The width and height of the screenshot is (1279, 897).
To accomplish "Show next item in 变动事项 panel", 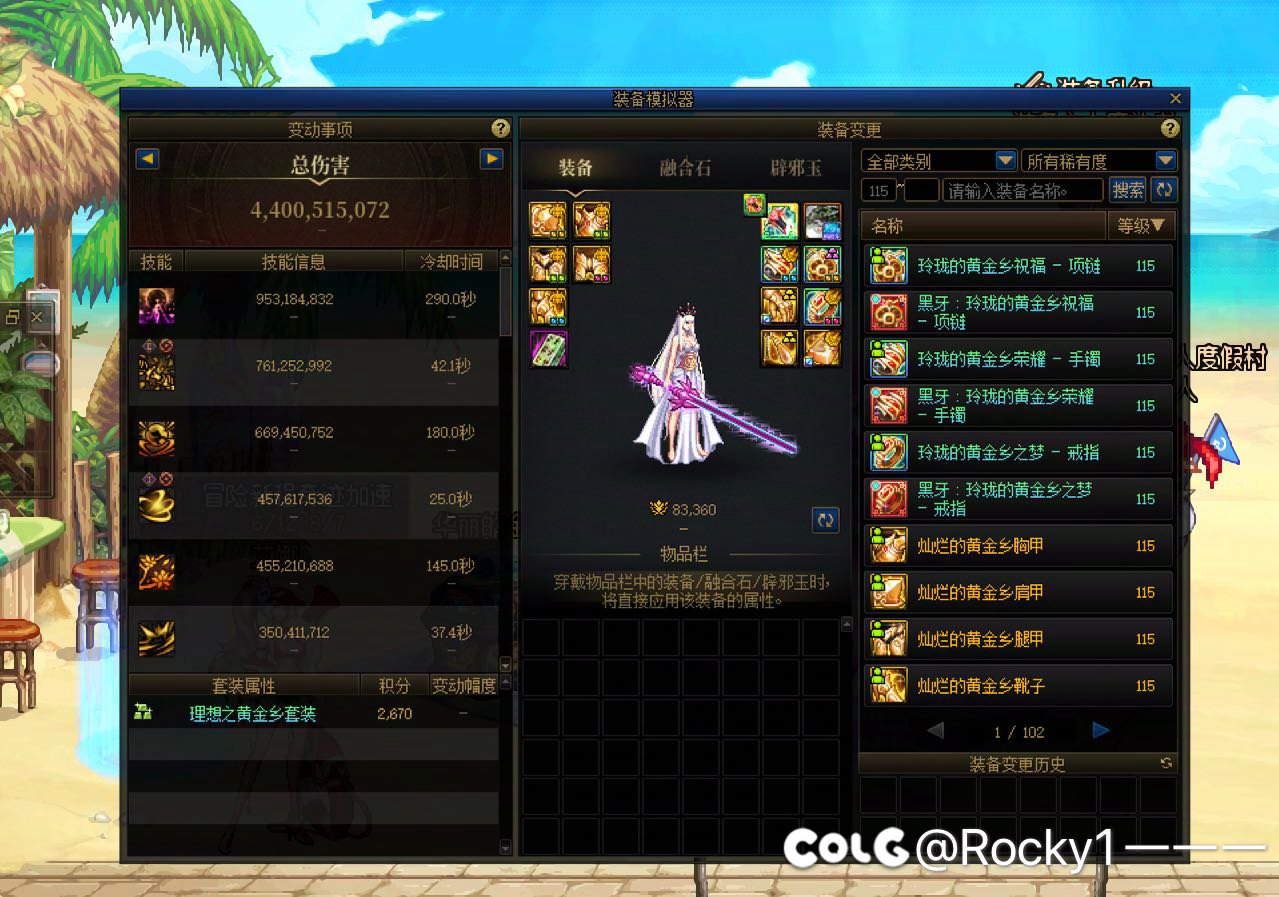I will [x=490, y=159].
